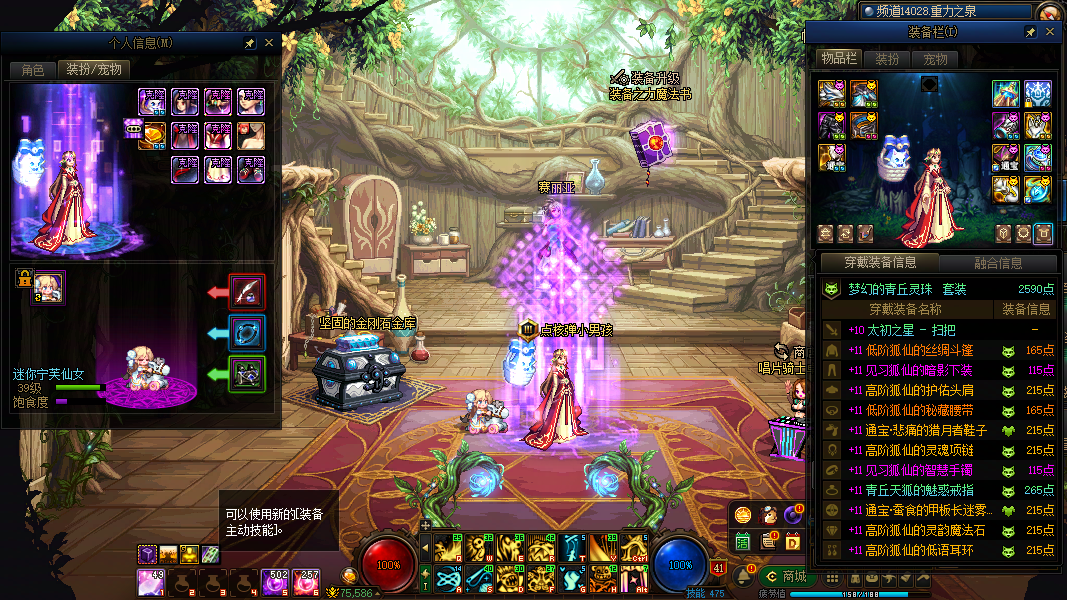
Task: Select the pet portrait slot with lock
Action: (48, 286)
